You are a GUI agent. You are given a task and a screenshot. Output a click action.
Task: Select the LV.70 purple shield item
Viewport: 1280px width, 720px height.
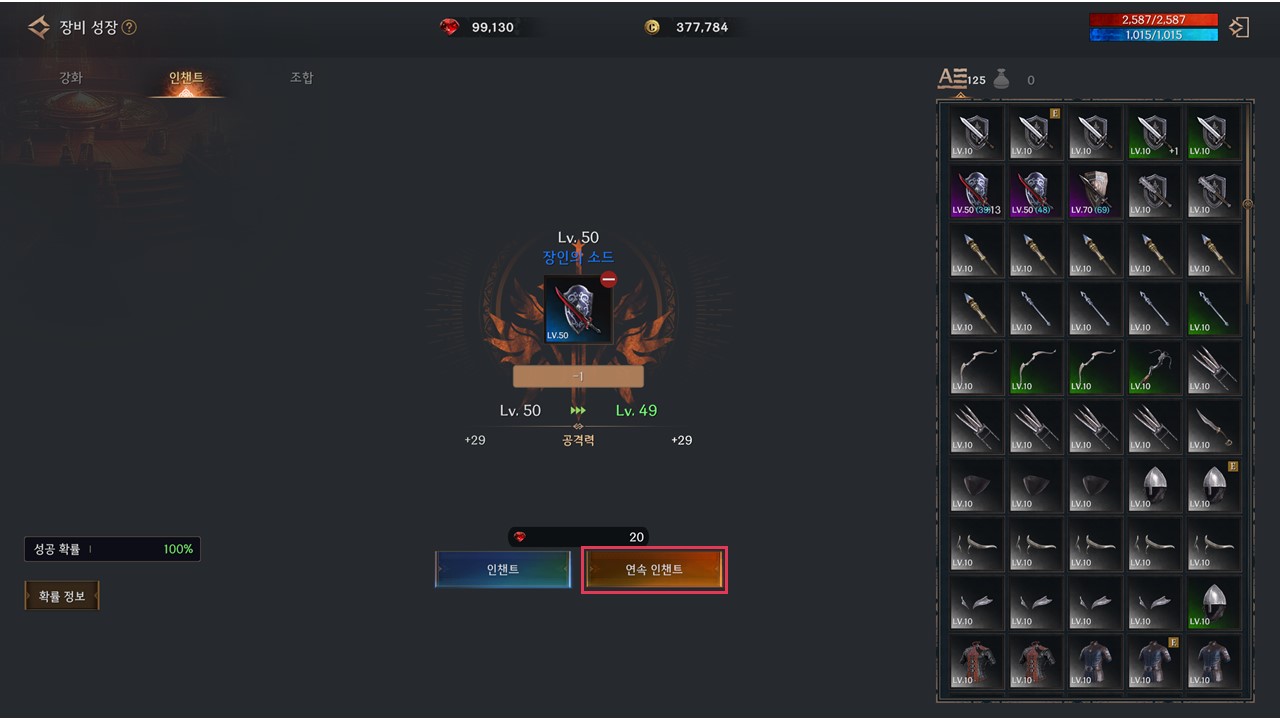[1094, 191]
